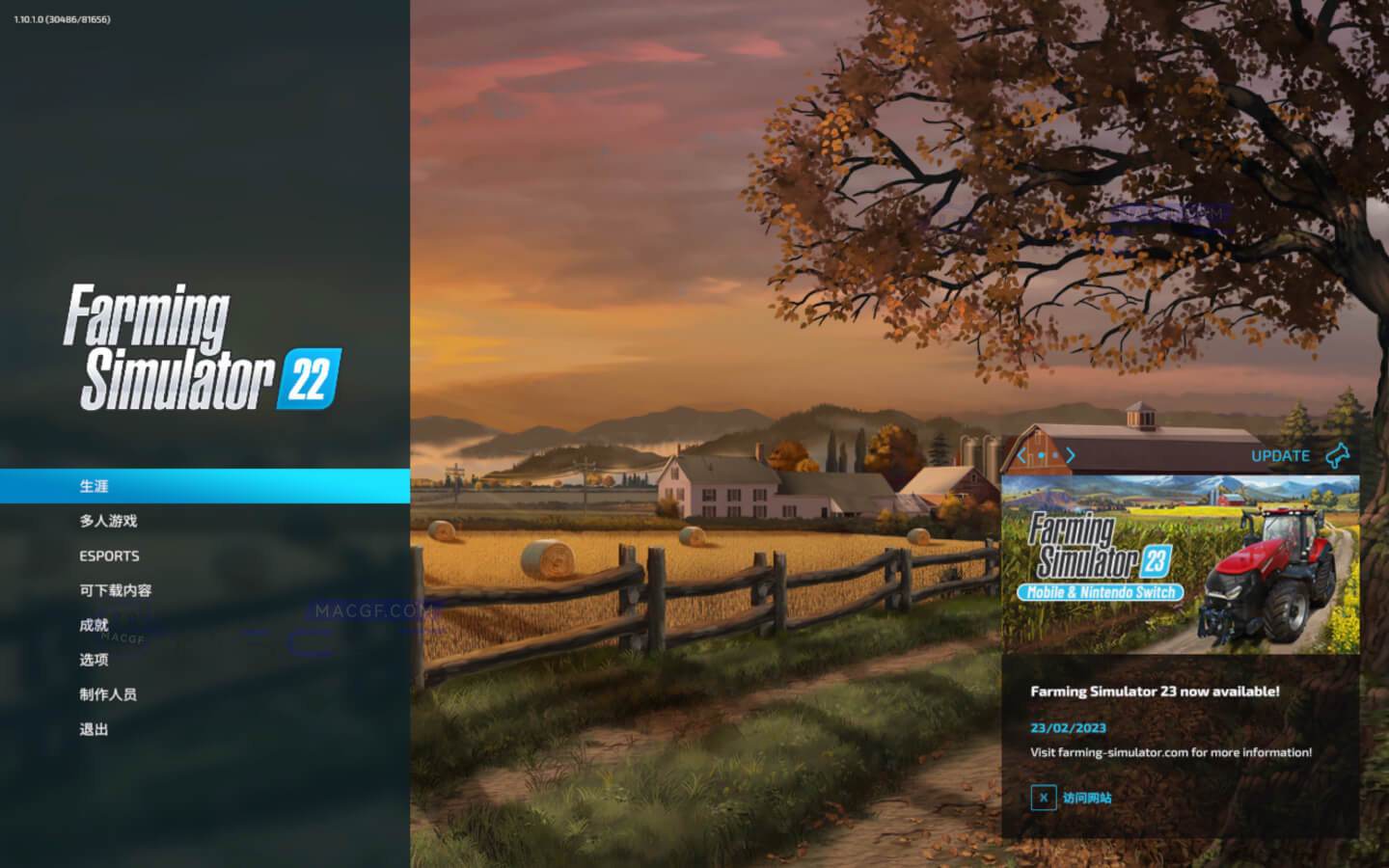This screenshot has width=1389, height=868.
Task: Advance the carousel with the right chevron
Action: pyautogui.click(x=1071, y=454)
